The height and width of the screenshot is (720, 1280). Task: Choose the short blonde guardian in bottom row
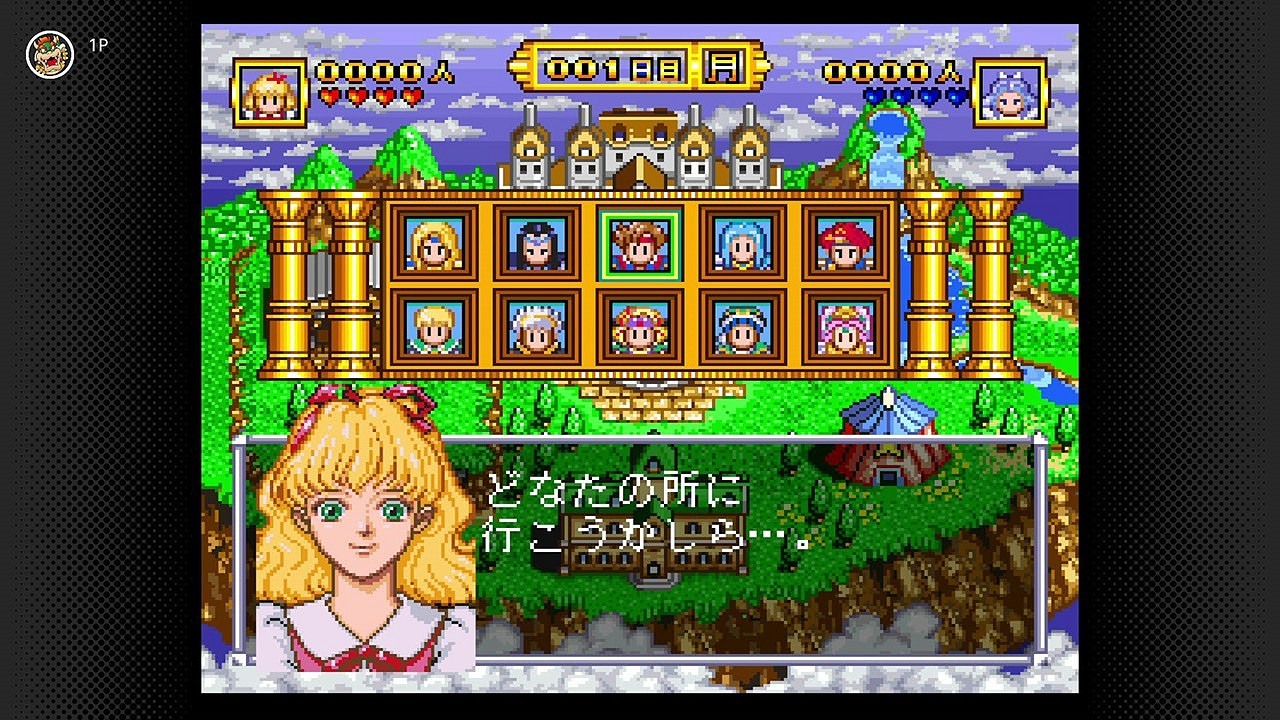(x=435, y=328)
